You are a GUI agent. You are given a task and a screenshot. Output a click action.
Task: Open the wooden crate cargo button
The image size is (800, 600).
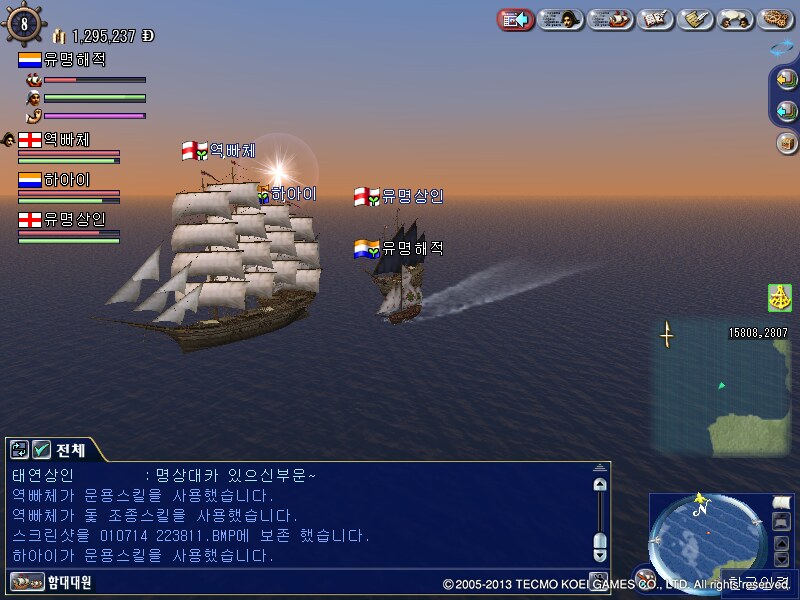(786, 142)
